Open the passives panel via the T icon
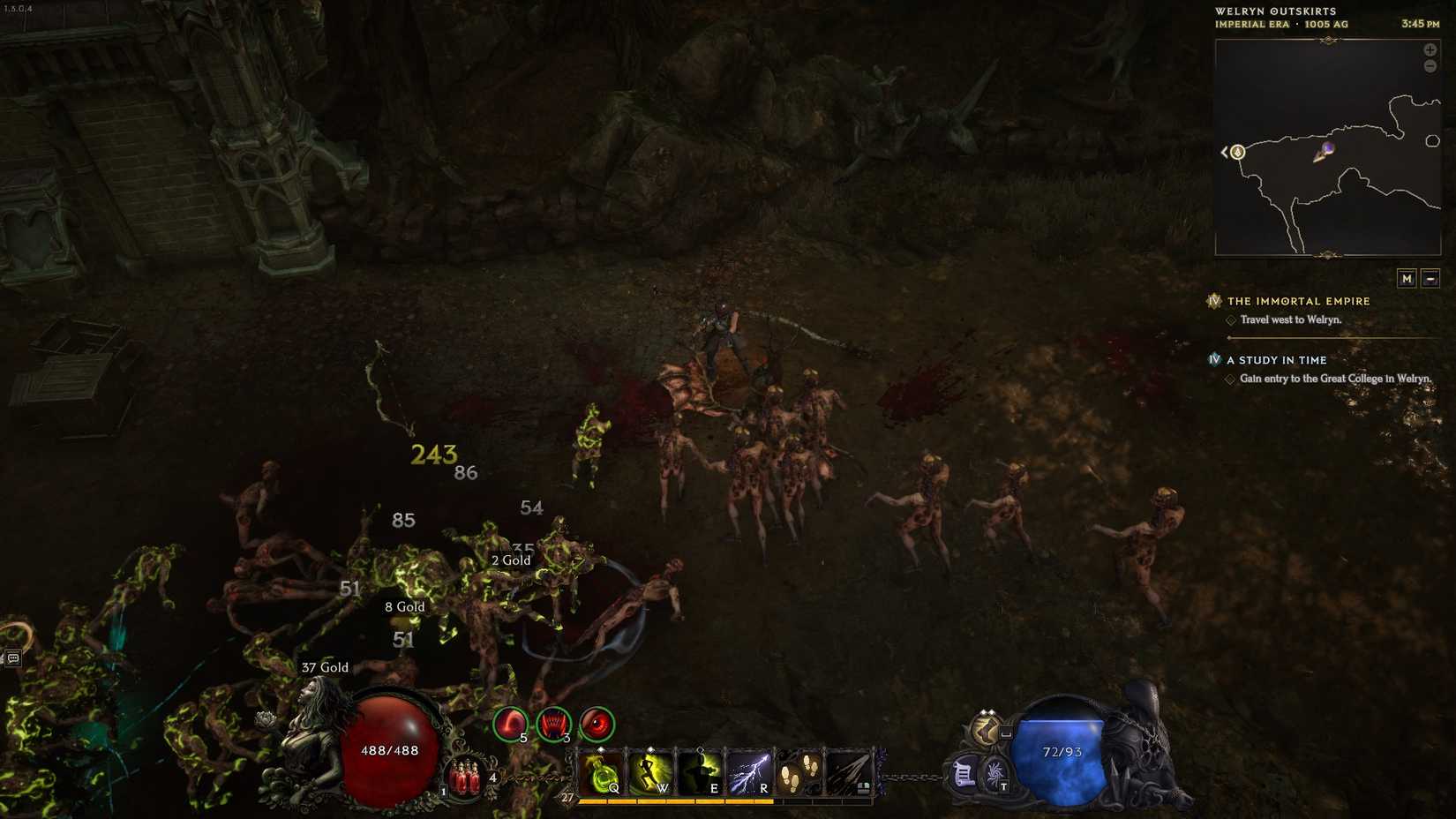Image resolution: width=1456 pixels, height=819 pixels. click(994, 774)
